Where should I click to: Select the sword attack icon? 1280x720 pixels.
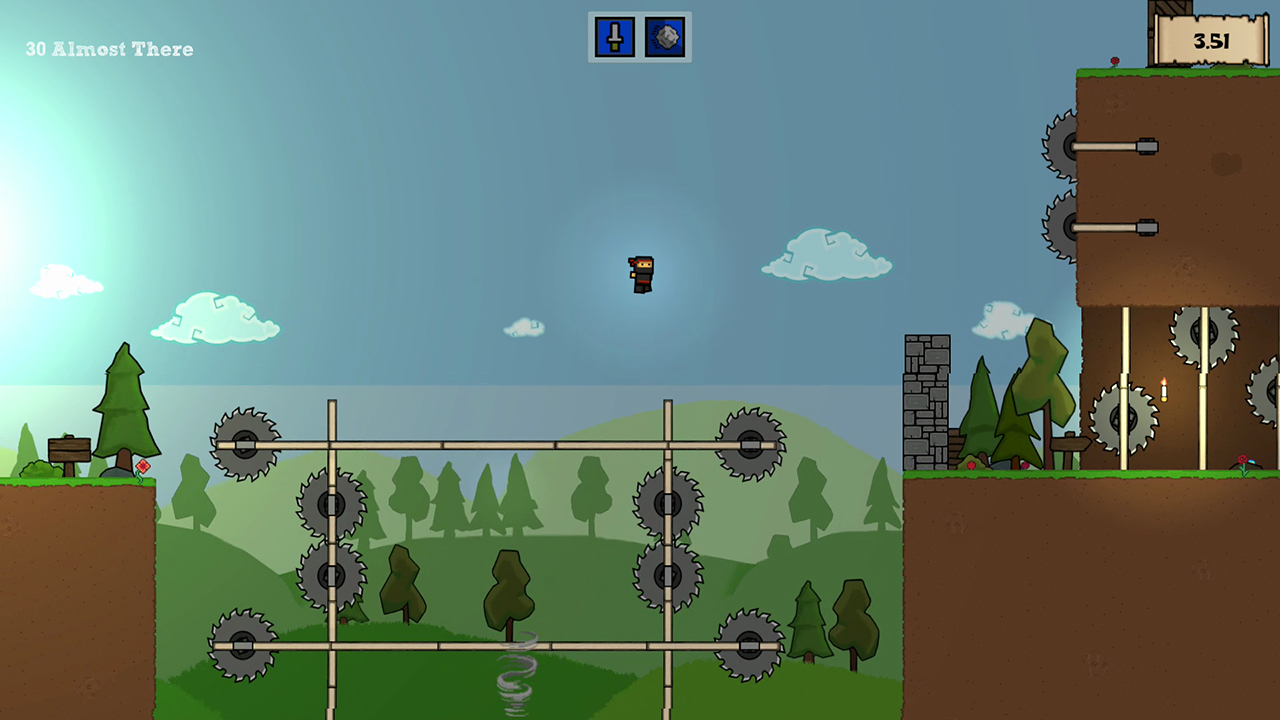613,37
